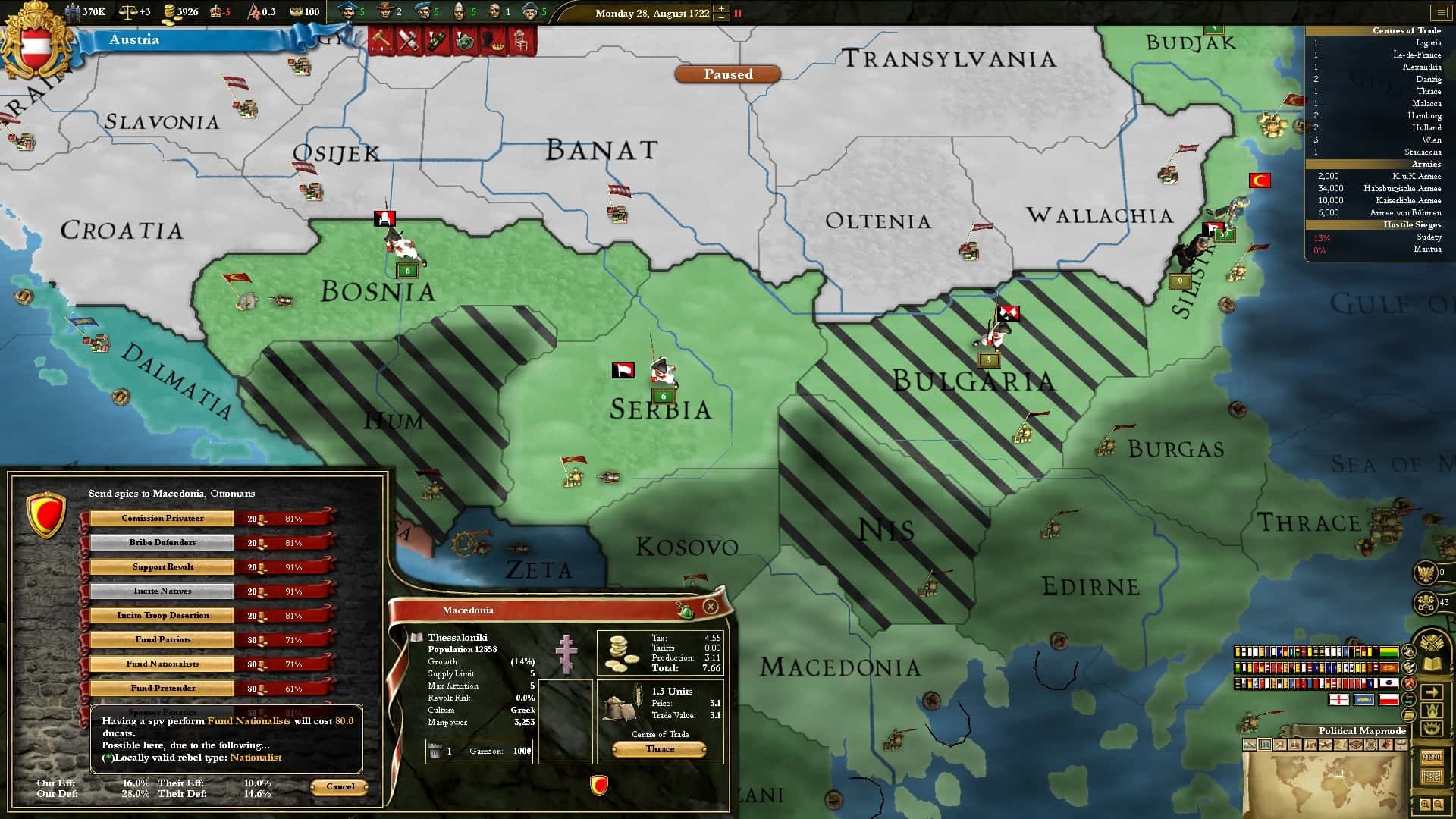Click the Fund Nationalists spy action
The height and width of the screenshot is (819, 1456).
pos(162,663)
